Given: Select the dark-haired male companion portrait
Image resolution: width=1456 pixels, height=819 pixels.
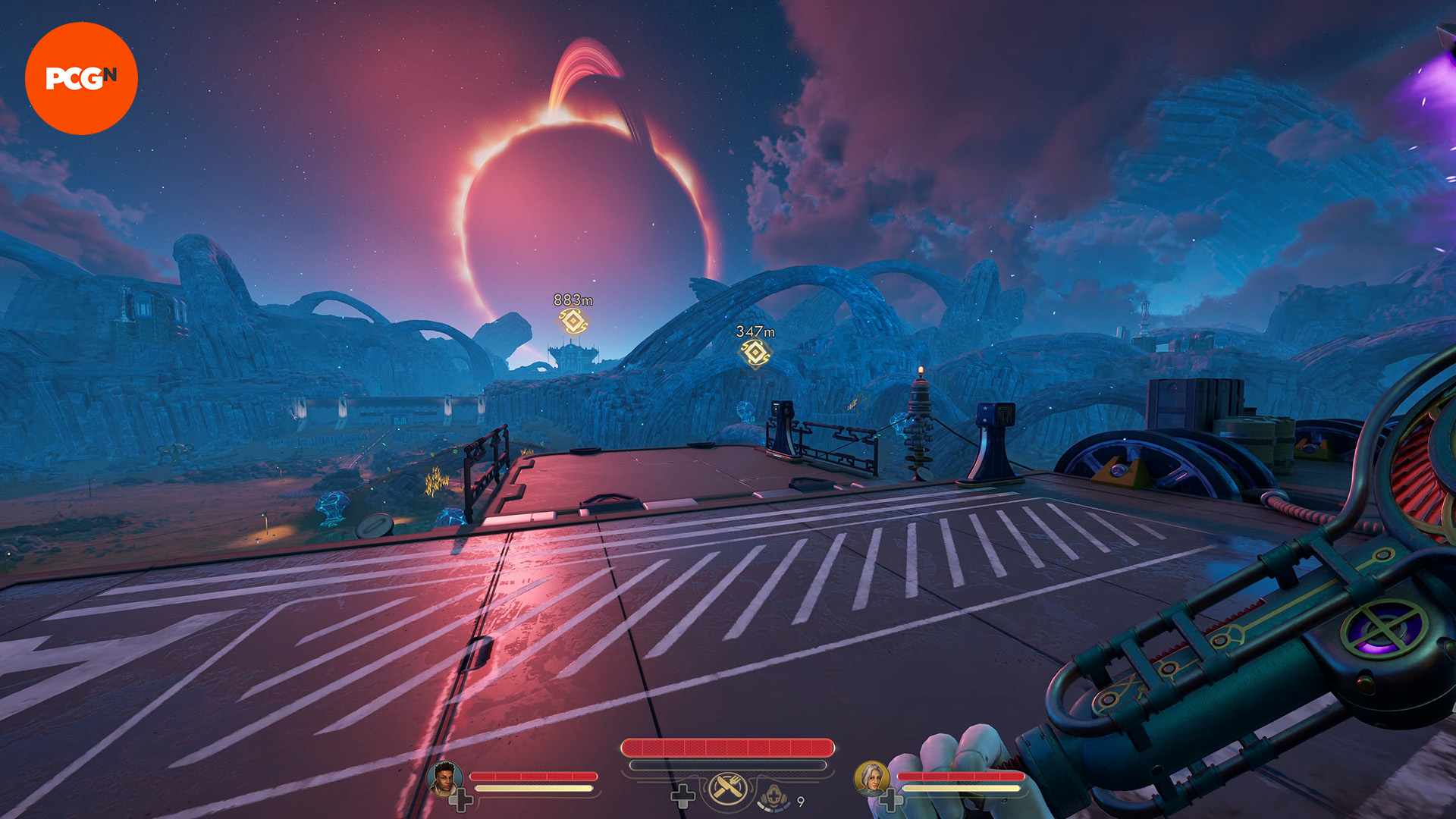Looking at the screenshot, I should (x=444, y=778).
